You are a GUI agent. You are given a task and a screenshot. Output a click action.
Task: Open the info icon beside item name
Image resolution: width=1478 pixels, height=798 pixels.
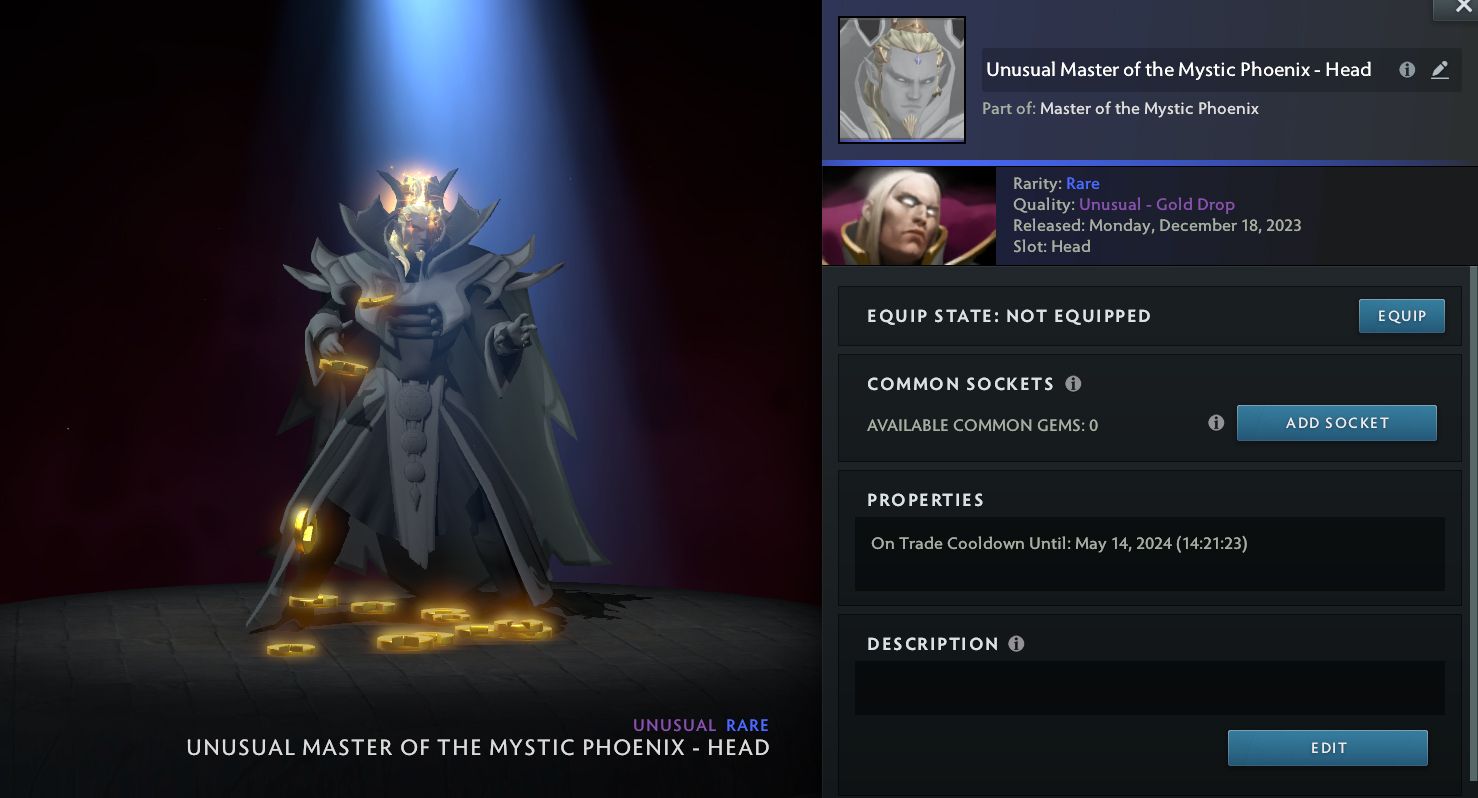[1407, 70]
